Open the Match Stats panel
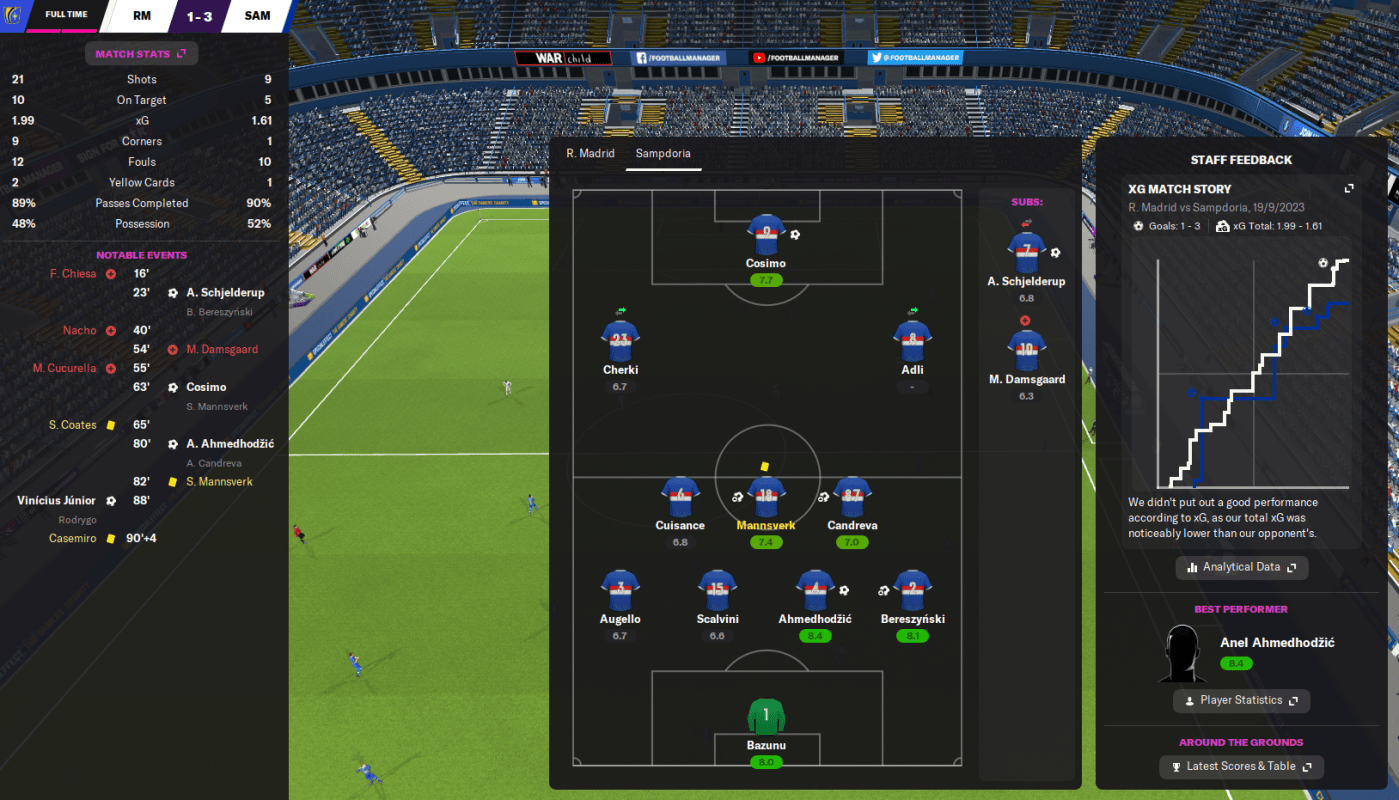Viewport: 1399px width, 800px height. point(140,54)
